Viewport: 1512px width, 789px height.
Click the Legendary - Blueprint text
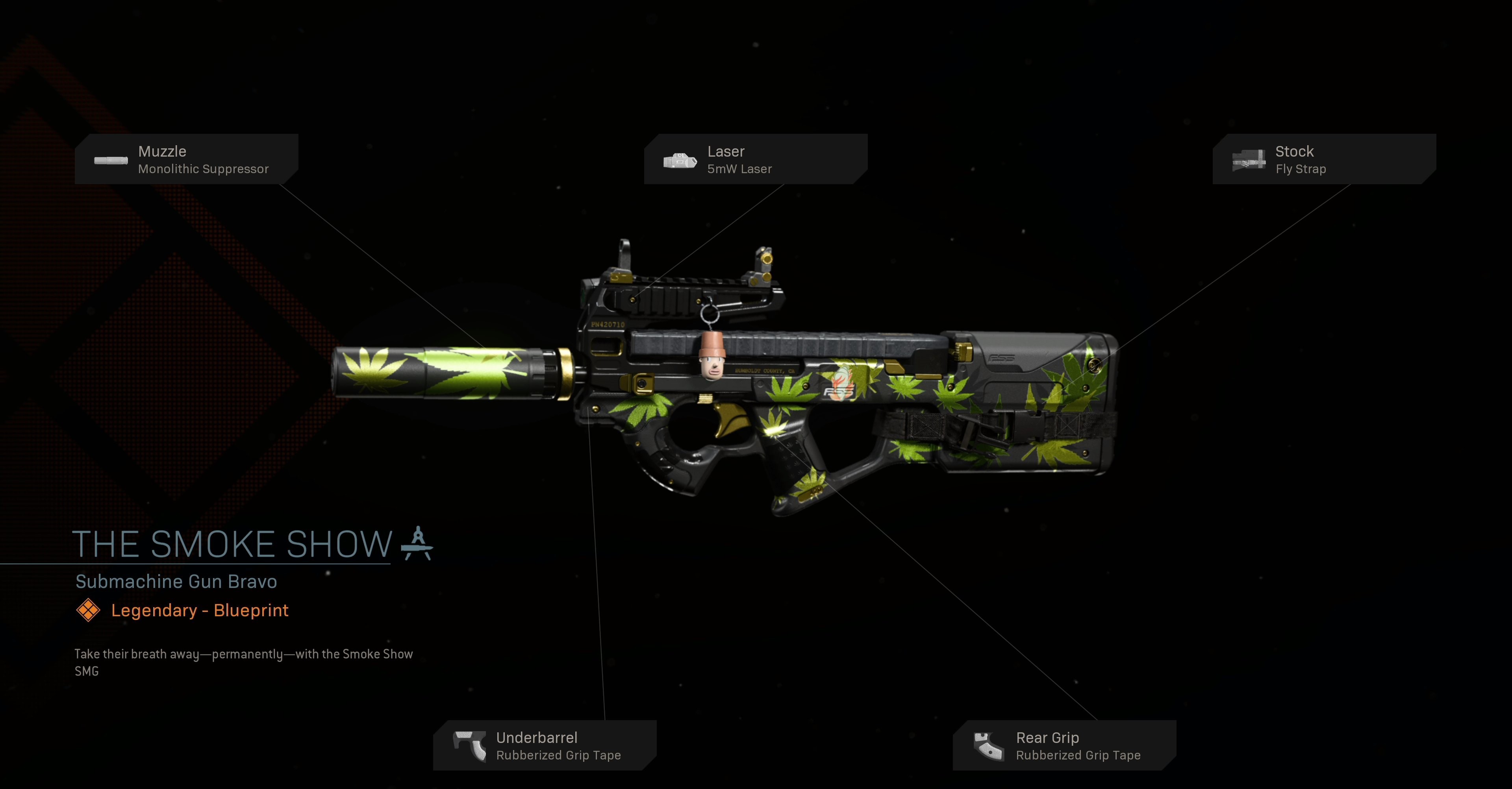coord(199,610)
